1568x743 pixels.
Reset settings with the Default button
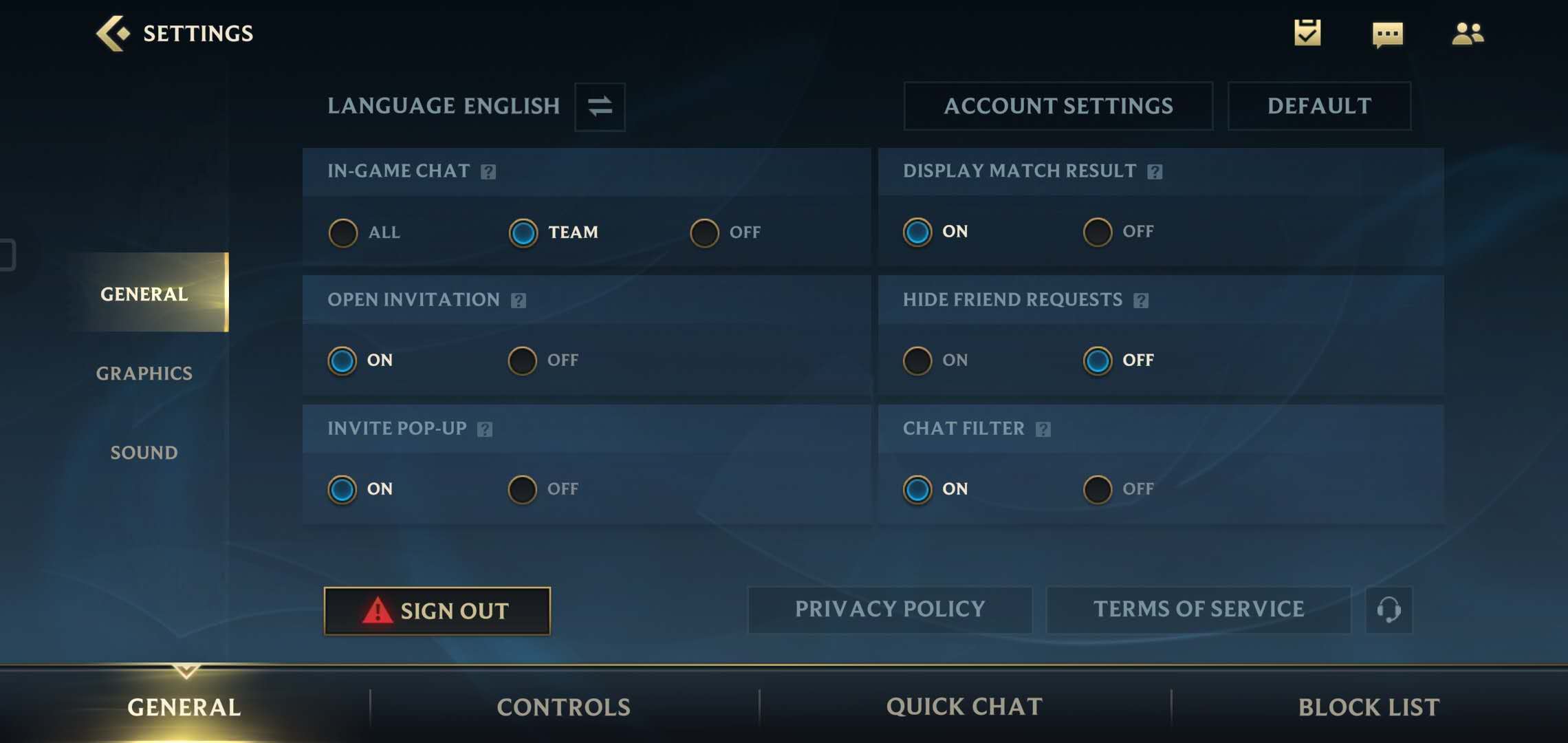click(x=1319, y=106)
